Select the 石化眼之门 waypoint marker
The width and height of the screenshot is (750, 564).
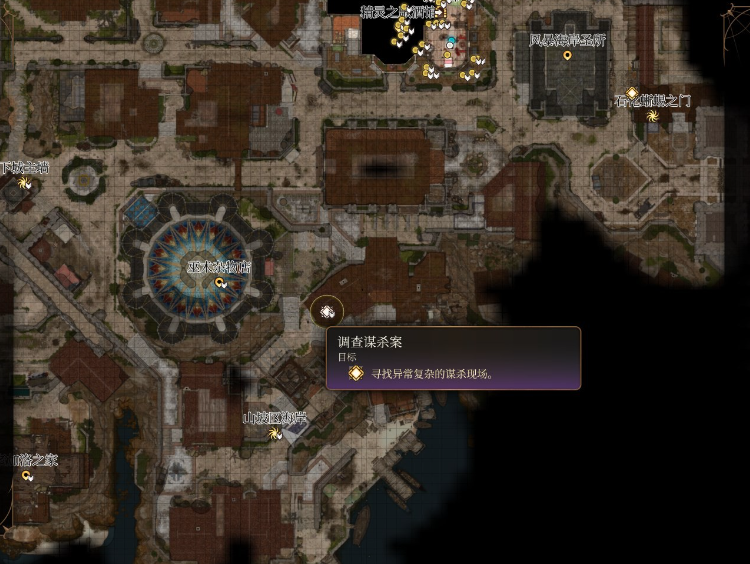point(653,116)
